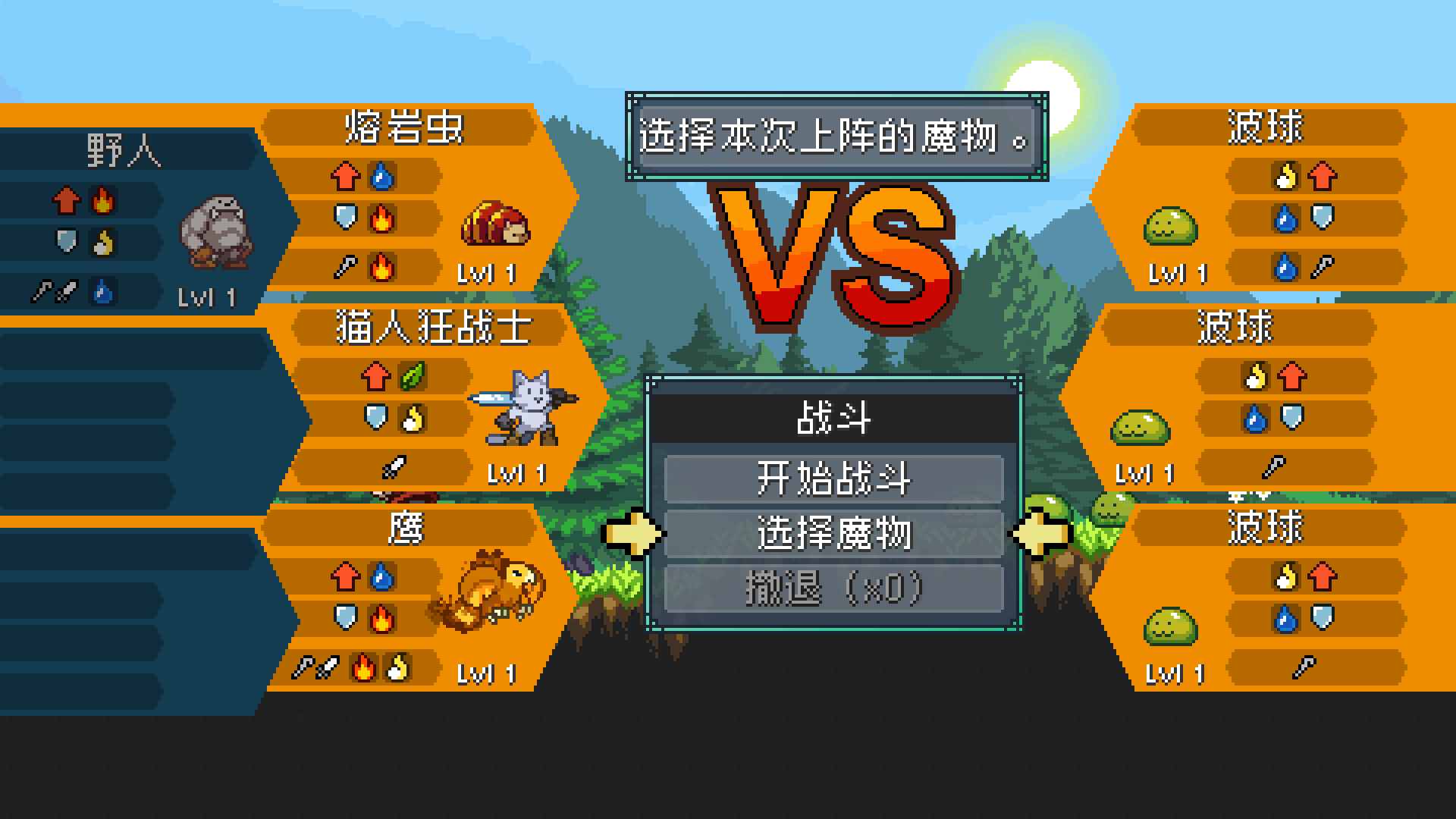Click the sword weapon icon under 猫人狂战士
Screen dimensions: 1456x819
tap(392, 466)
